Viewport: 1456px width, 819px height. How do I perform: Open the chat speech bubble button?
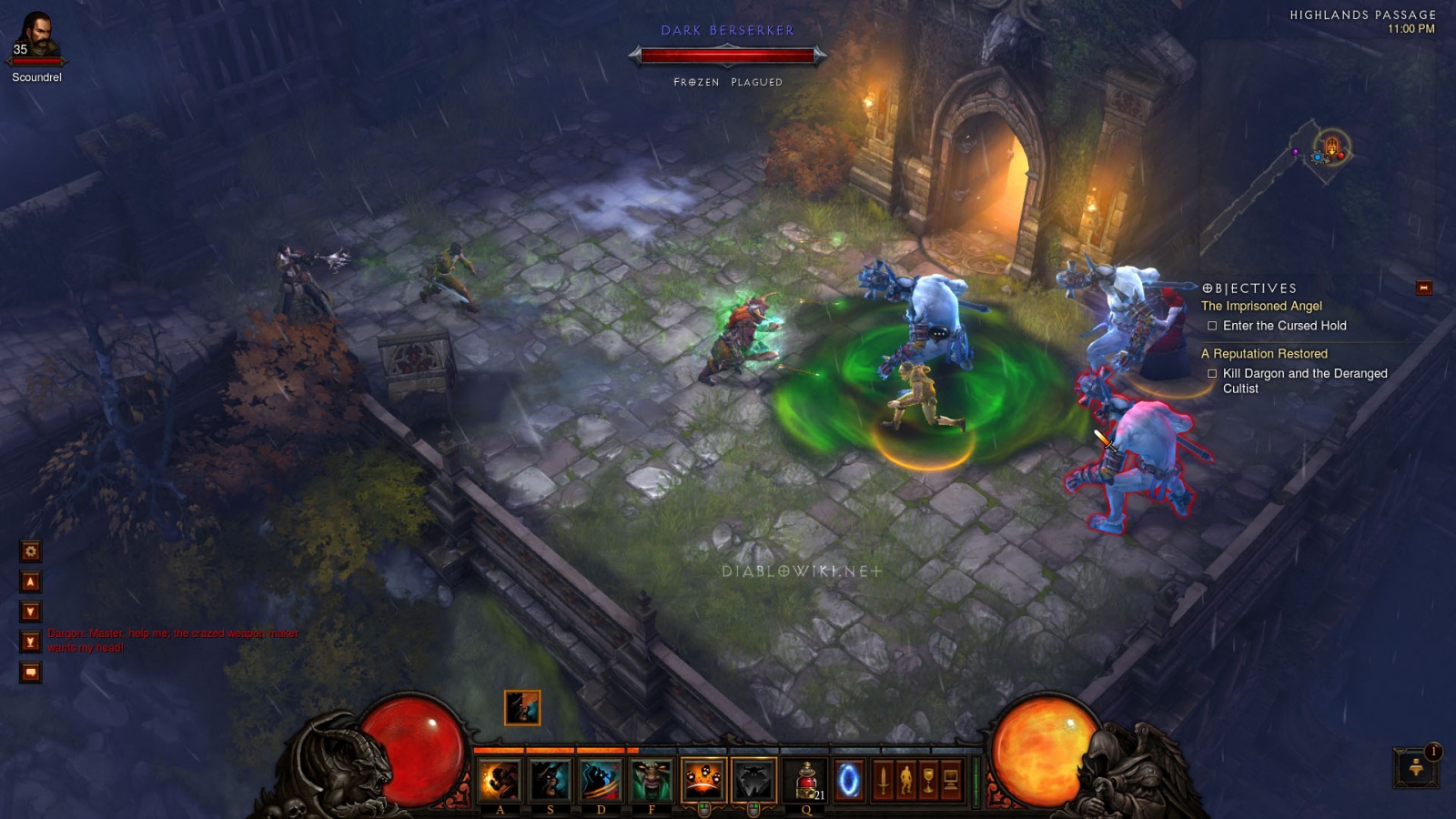[31, 672]
